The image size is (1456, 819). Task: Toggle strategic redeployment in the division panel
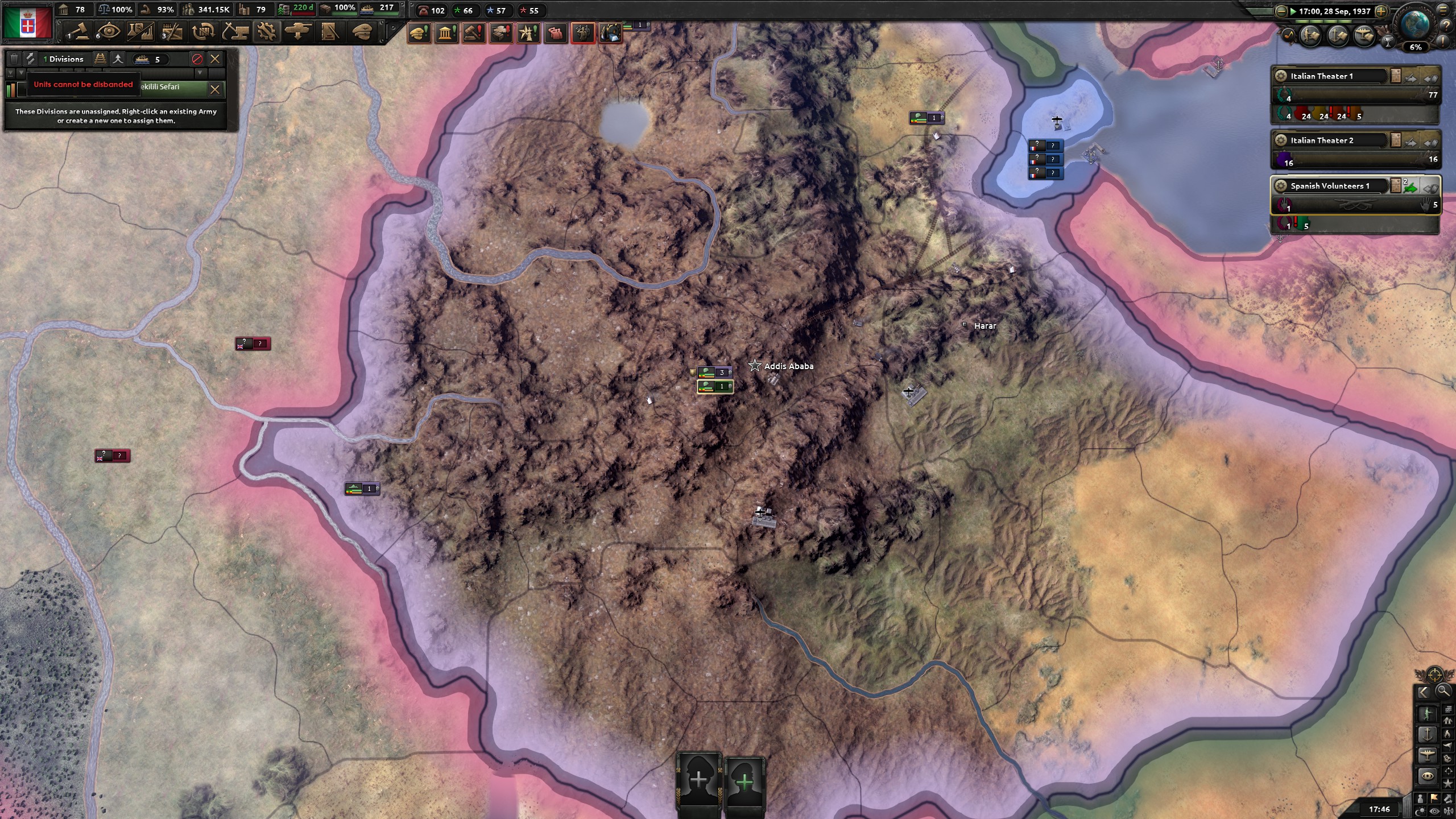tap(30, 59)
